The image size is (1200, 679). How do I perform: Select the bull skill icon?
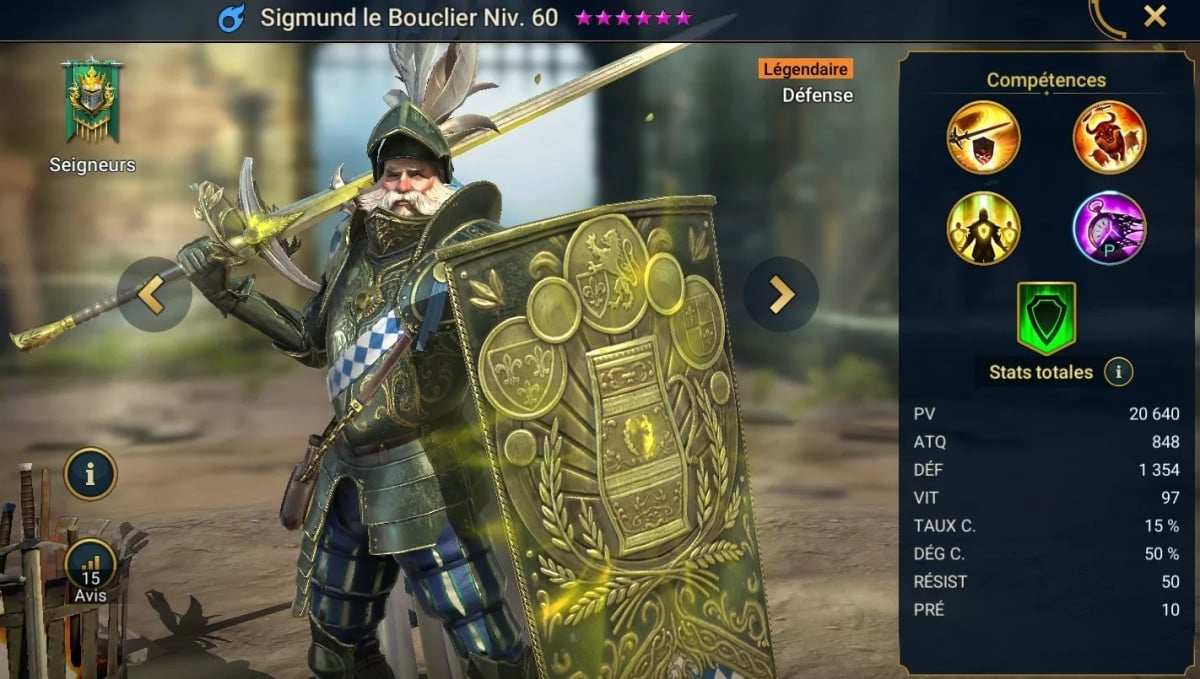(x=1109, y=138)
